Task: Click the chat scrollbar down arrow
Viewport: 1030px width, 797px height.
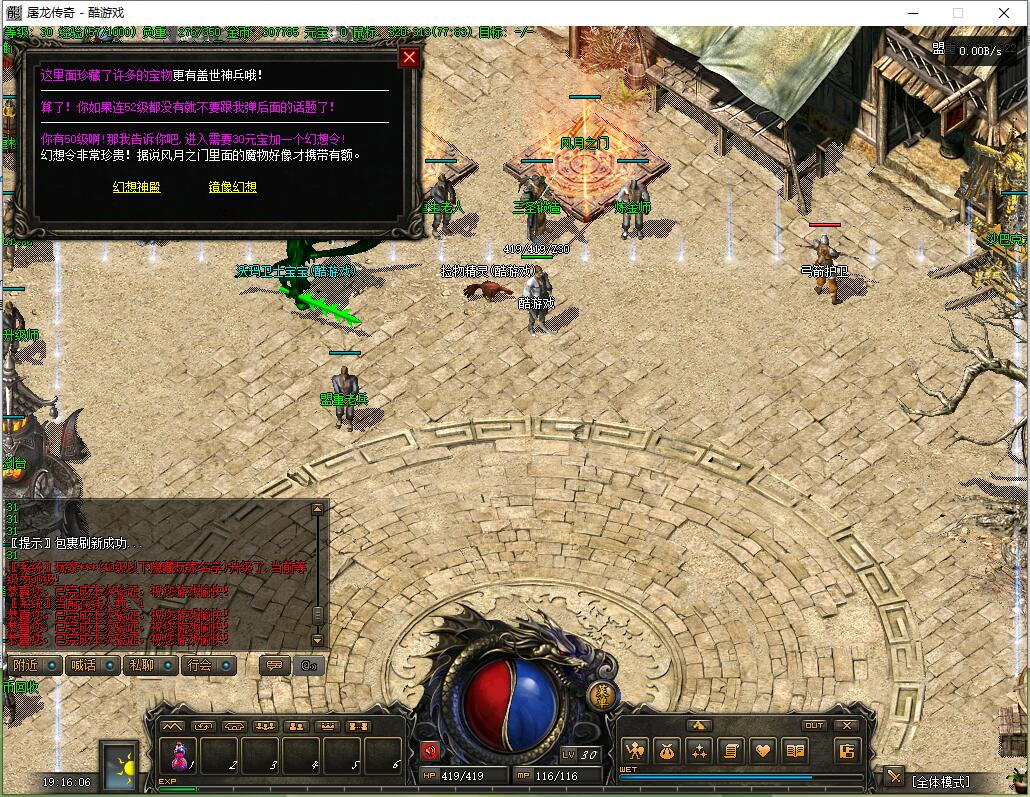Action: tap(318, 639)
